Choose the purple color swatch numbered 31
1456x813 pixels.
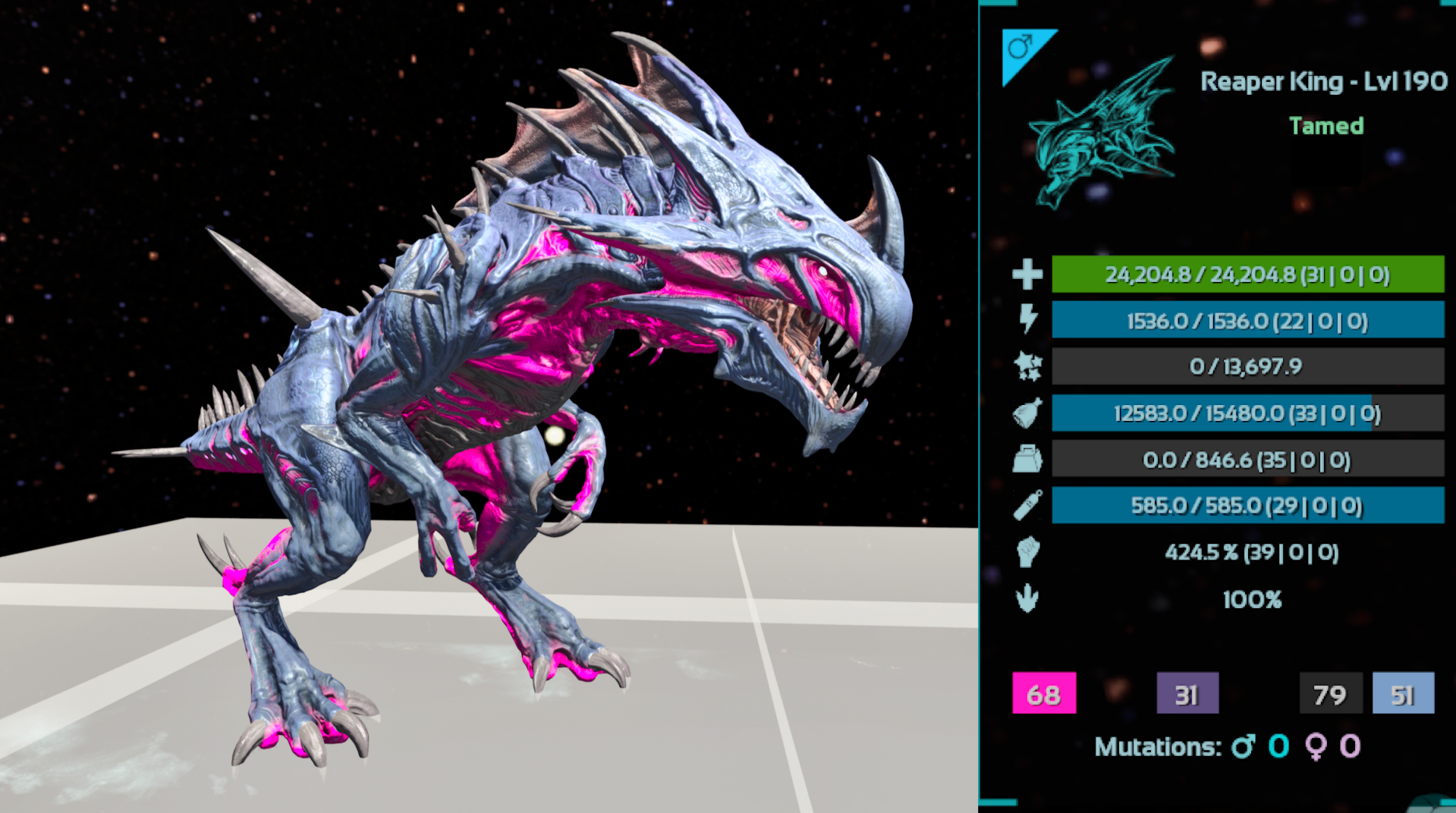coord(1187,693)
